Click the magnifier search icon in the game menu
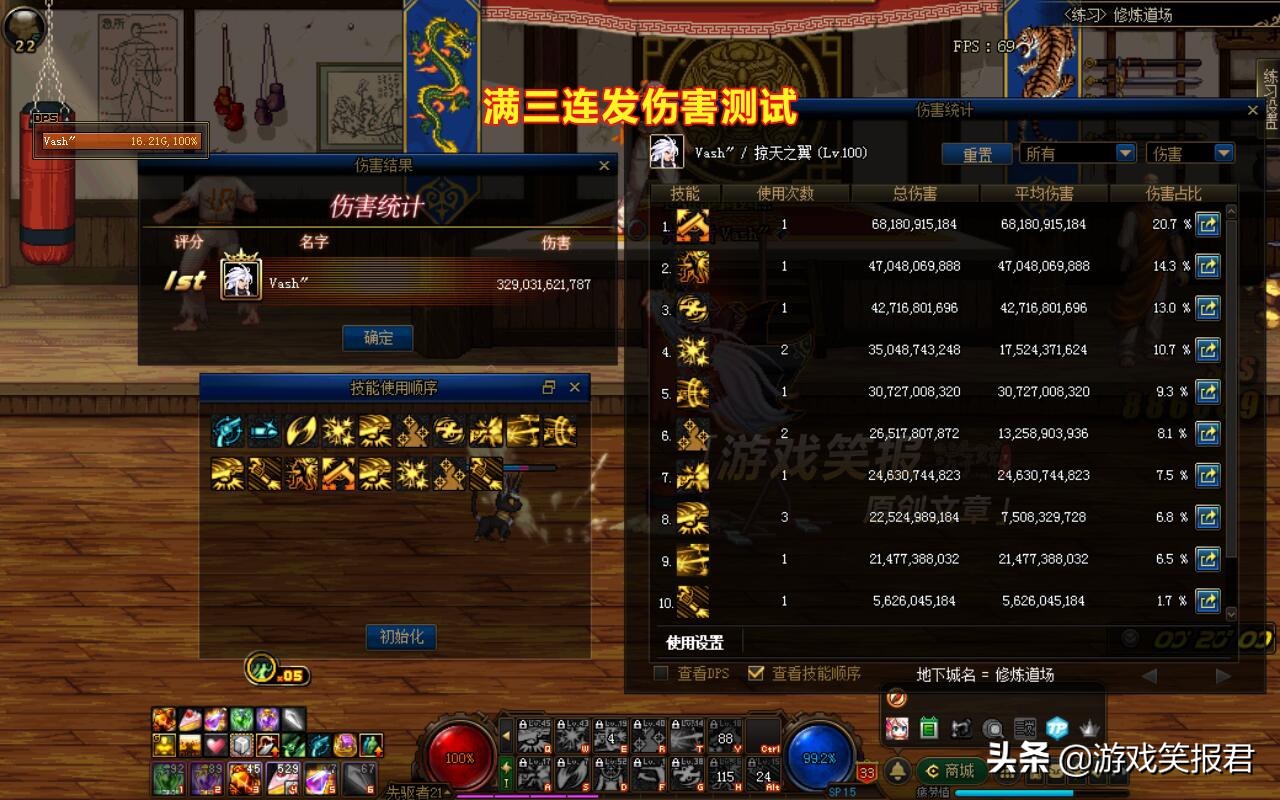The width and height of the screenshot is (1280, 800). point(992,727)
